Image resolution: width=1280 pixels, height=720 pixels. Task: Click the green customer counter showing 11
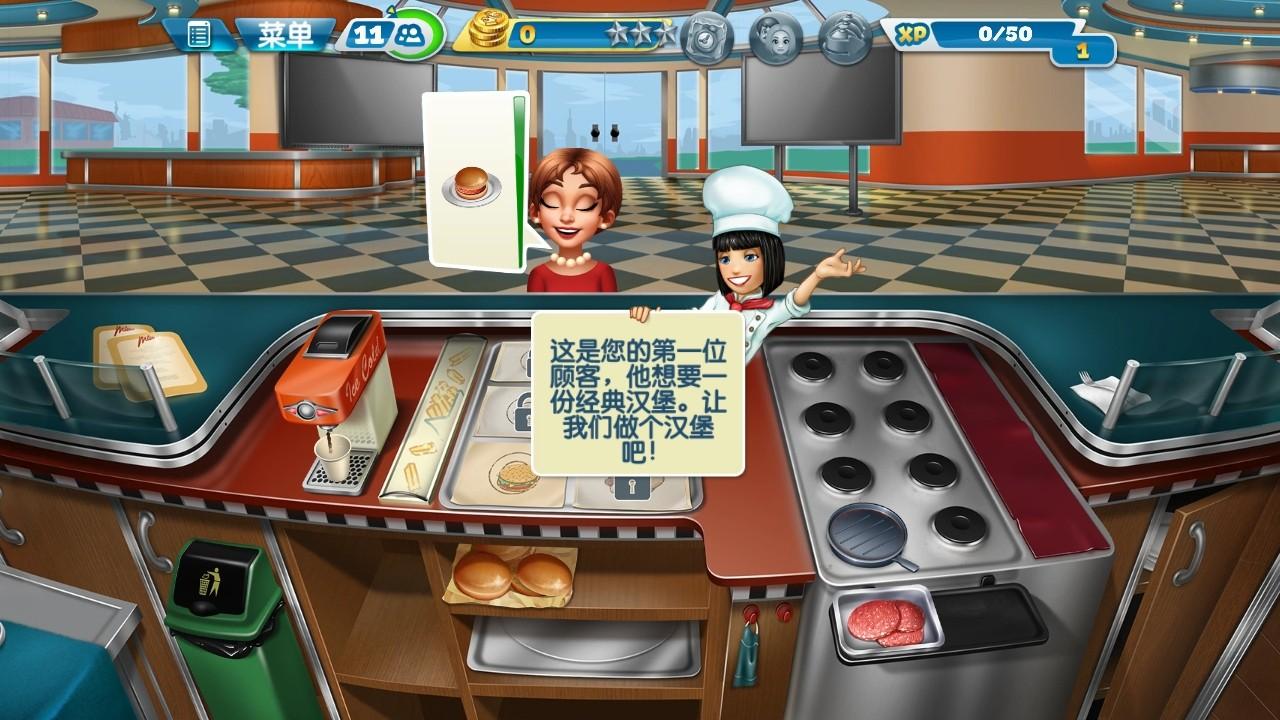(x=389, y=34)
